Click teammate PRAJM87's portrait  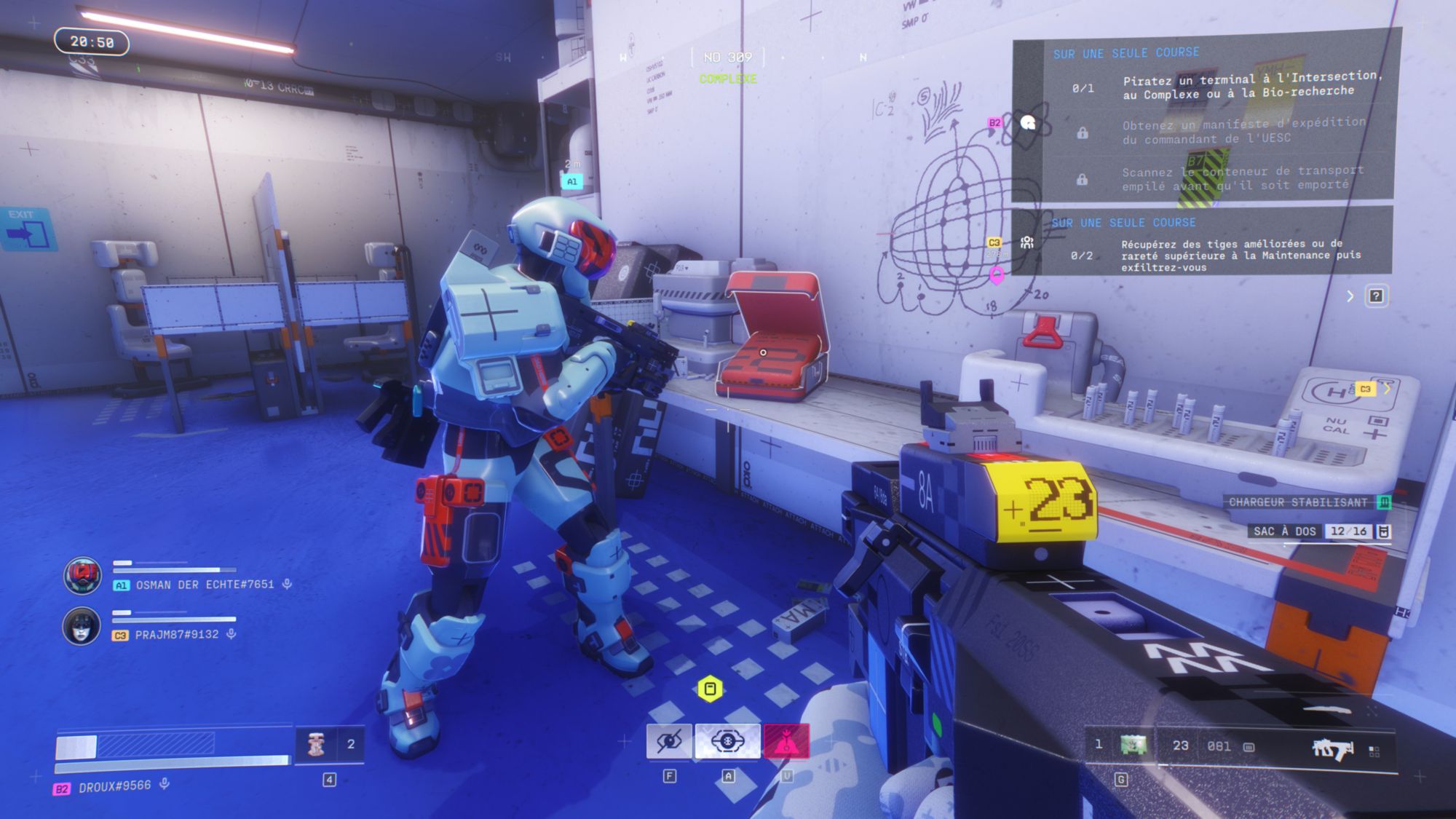(x=82, y=625)
